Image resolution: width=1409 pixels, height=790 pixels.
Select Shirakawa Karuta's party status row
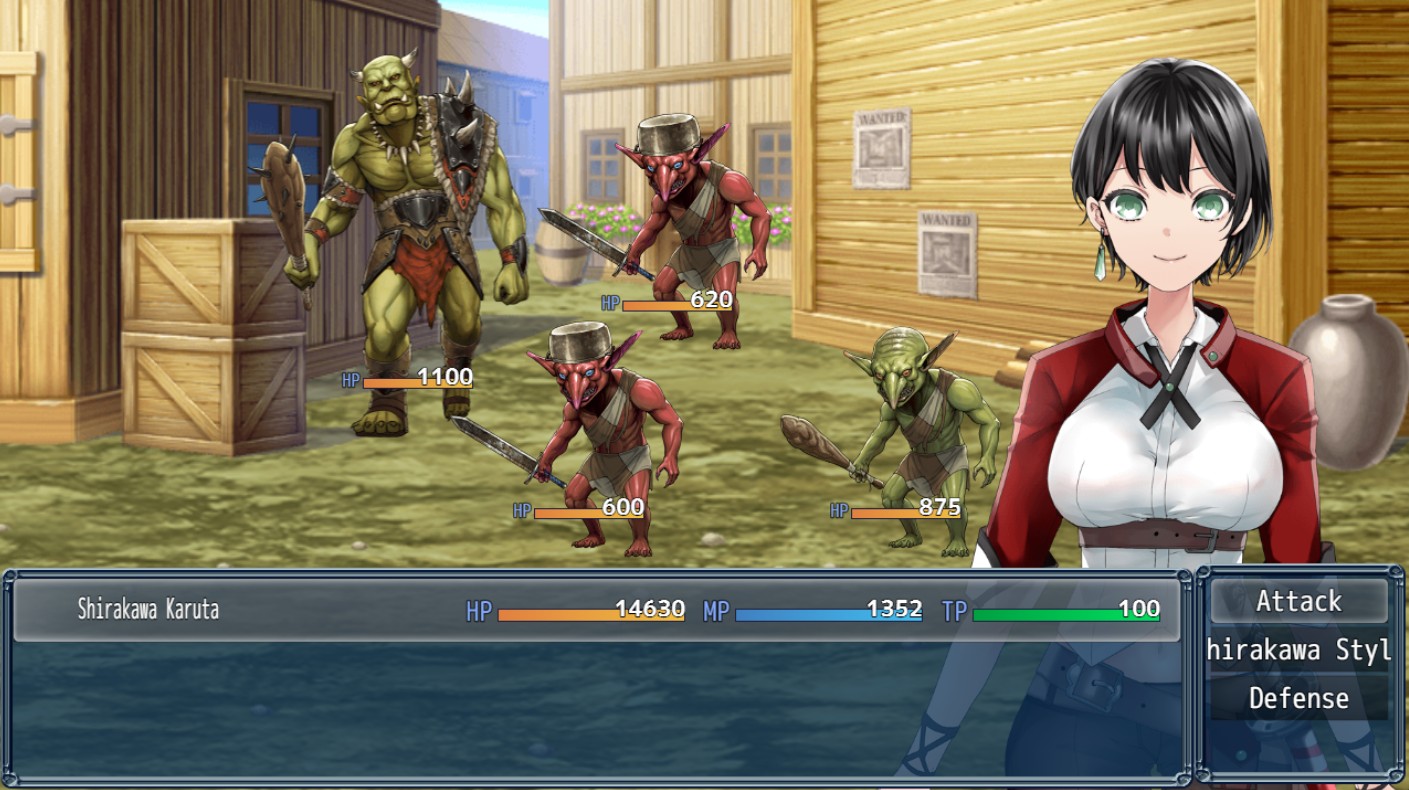[x=596, y=610]
